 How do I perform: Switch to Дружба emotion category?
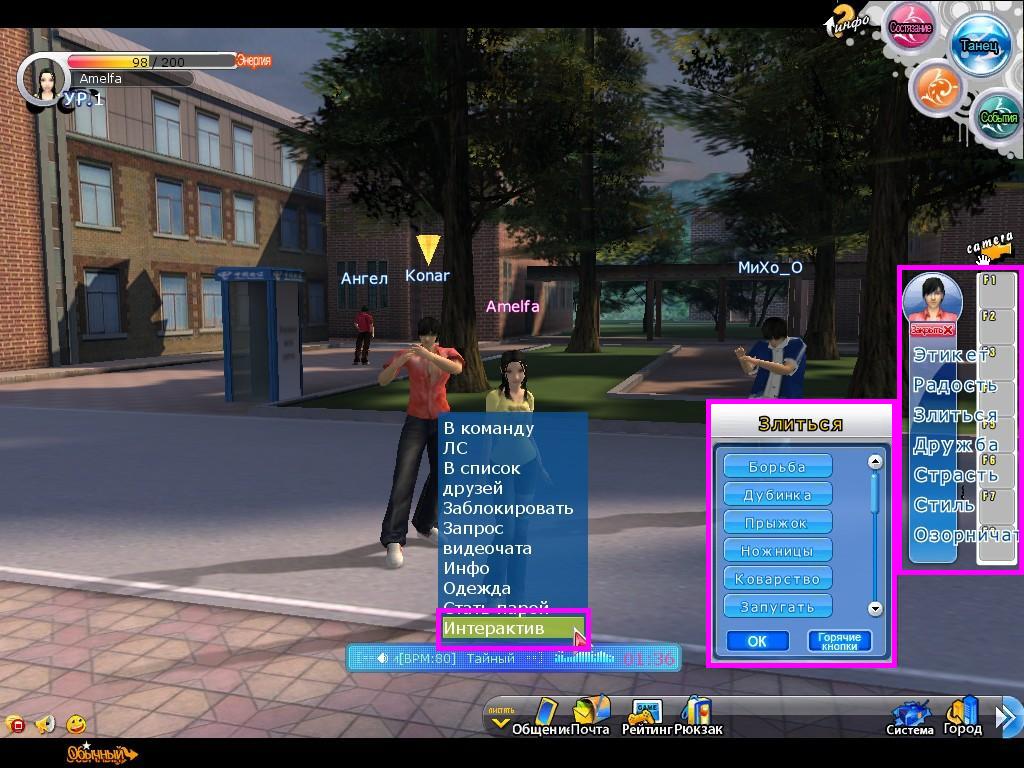pos(954,445)
